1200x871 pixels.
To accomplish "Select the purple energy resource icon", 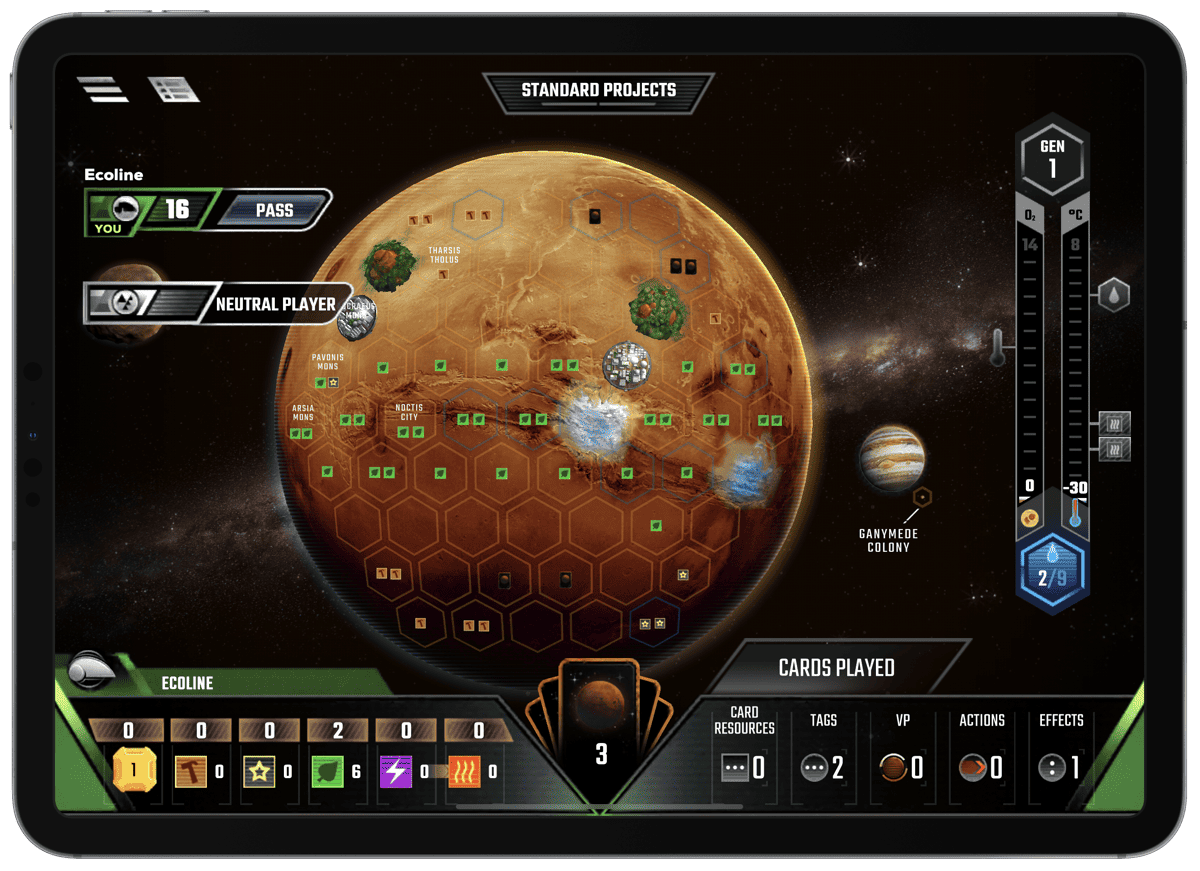I will (397, 771).
